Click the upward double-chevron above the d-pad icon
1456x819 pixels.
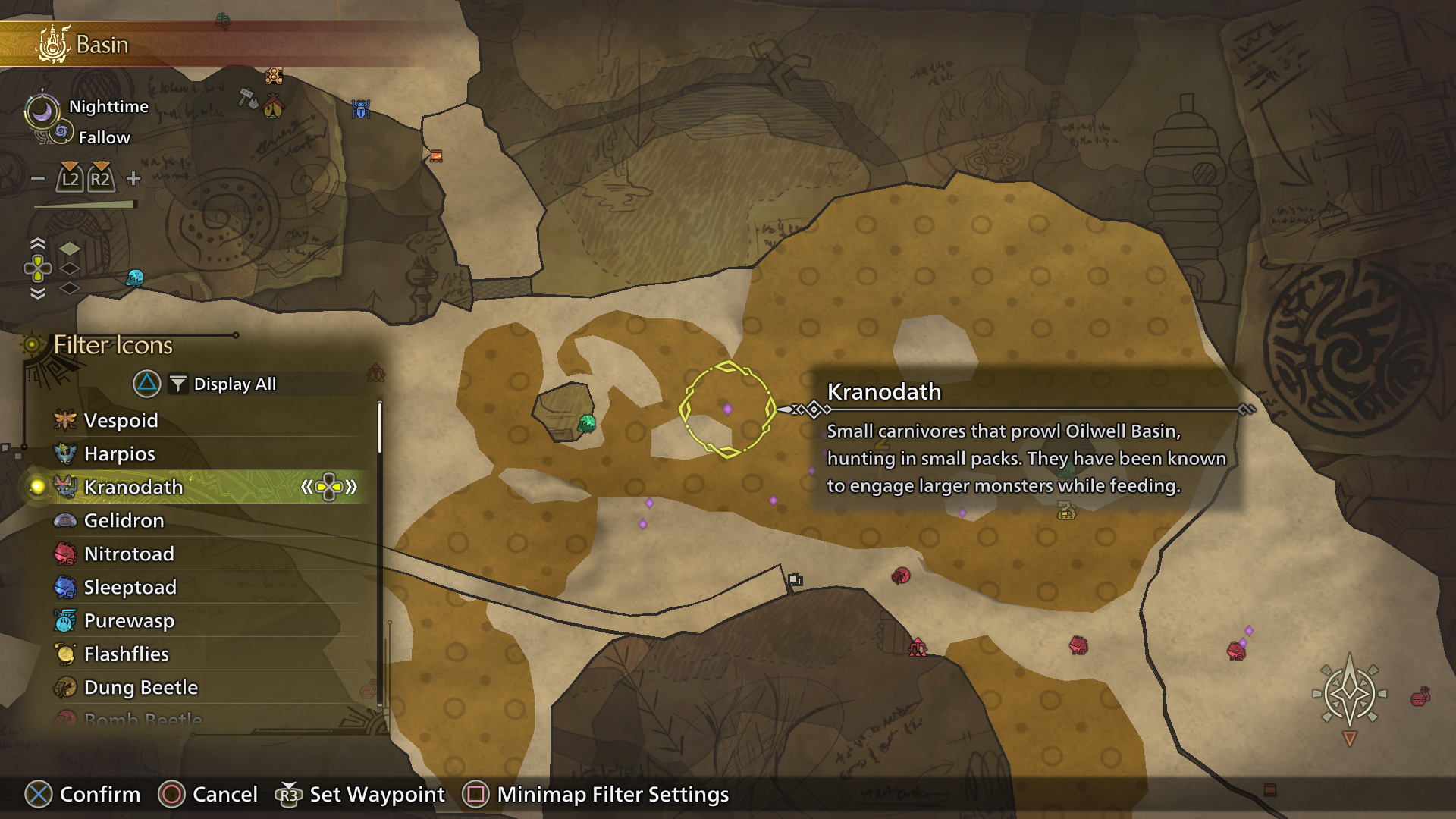tap(36, 243)
